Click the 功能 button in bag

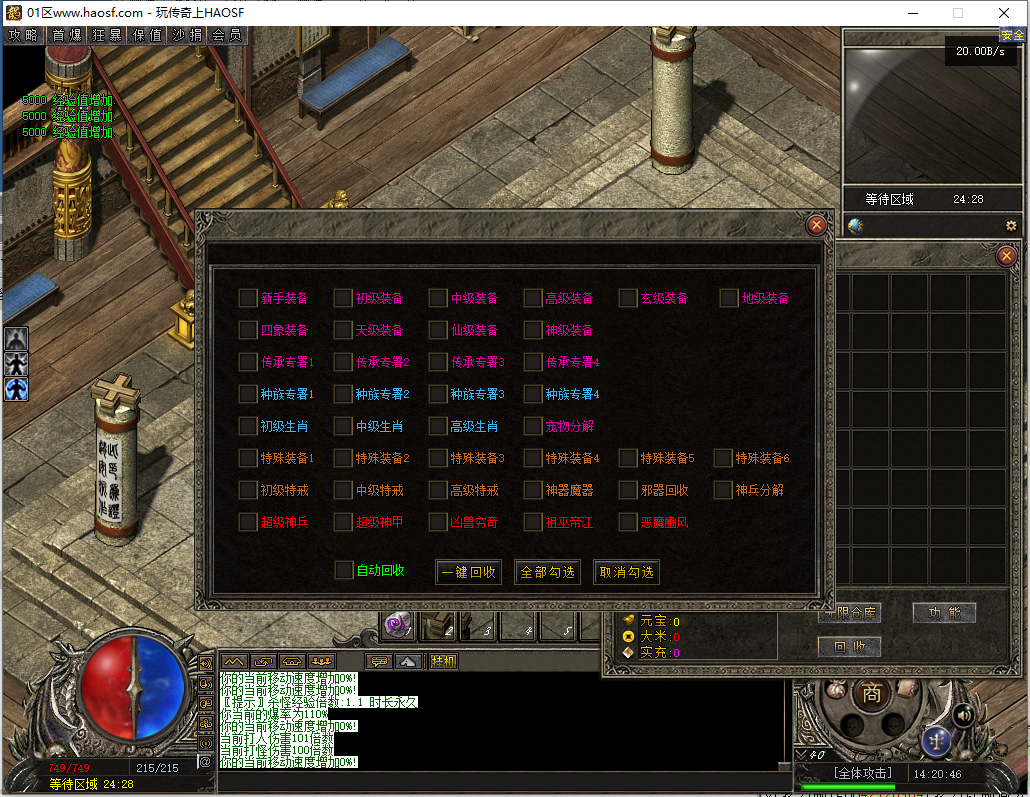pos(944,613)
